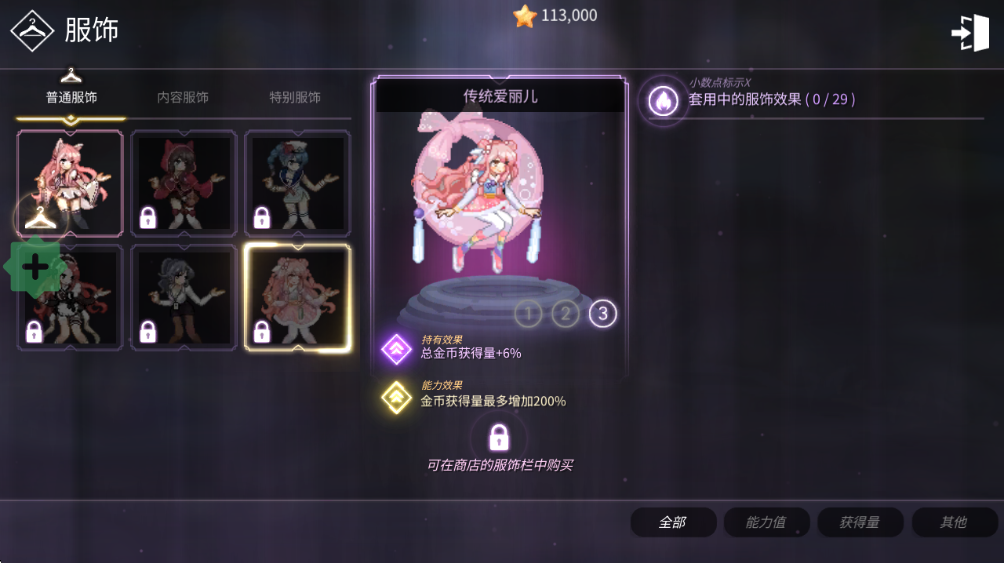Select the 特别服饰 tab

click(295, 98)
